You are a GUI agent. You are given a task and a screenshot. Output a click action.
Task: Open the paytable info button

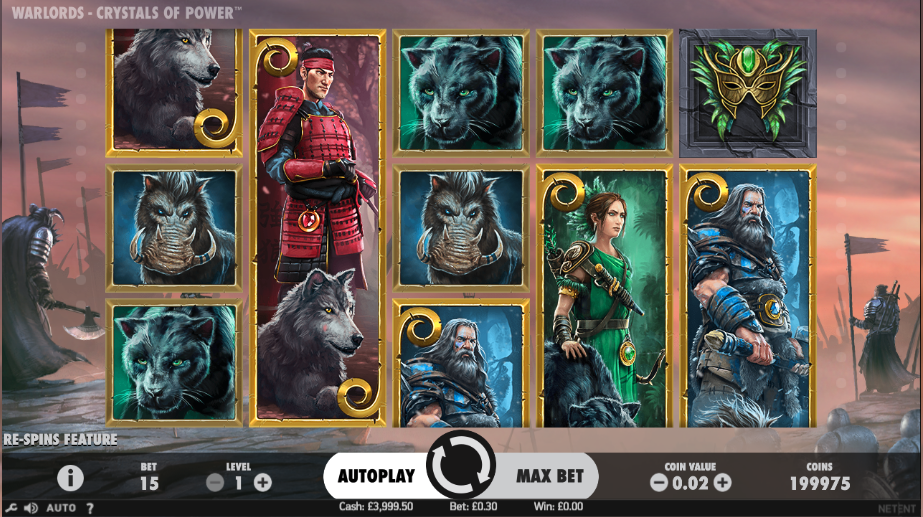pyautogui.click(x=70, y=478)
